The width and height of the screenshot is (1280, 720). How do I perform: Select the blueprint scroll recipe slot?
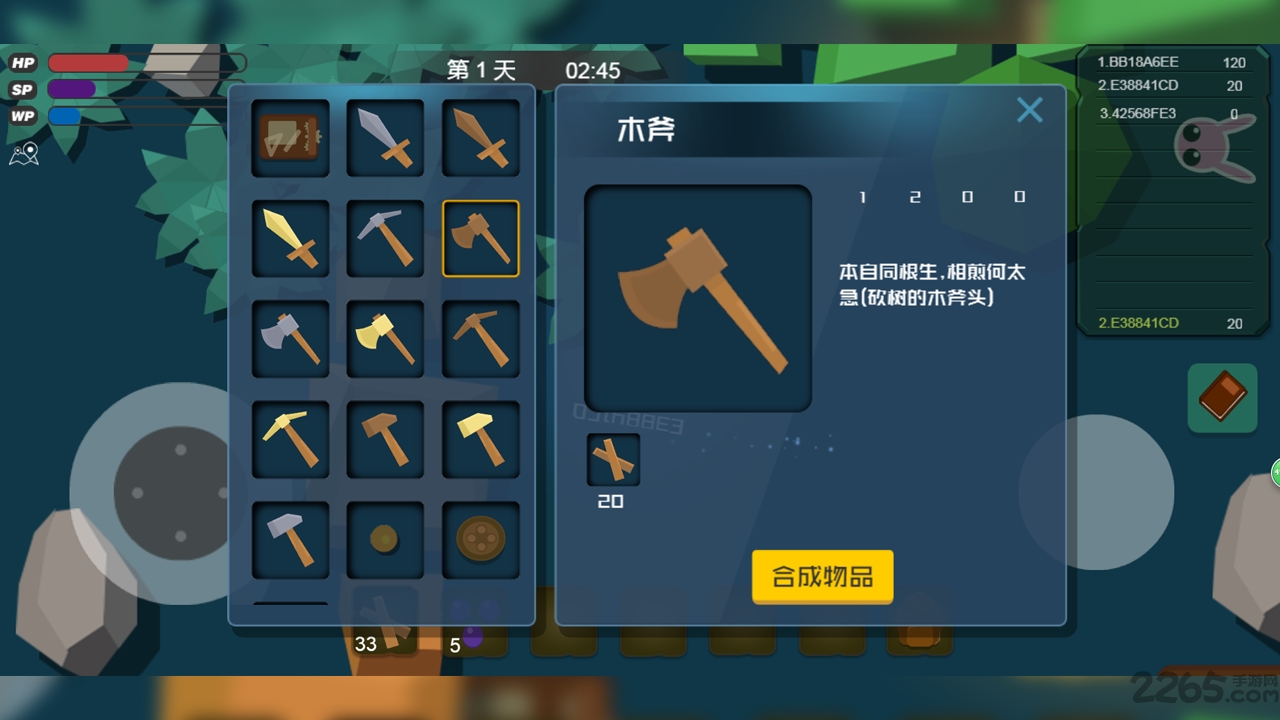point(290,137)
